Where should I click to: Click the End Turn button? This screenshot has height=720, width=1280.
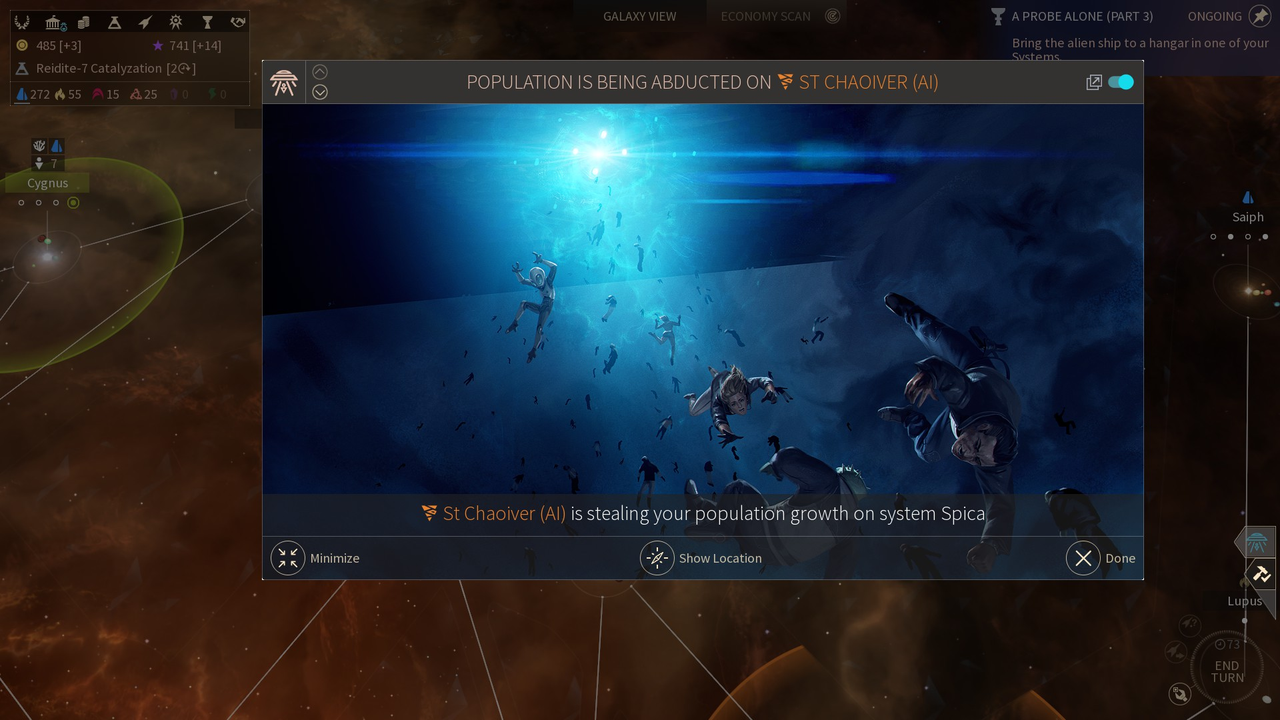click(1227, 671)
